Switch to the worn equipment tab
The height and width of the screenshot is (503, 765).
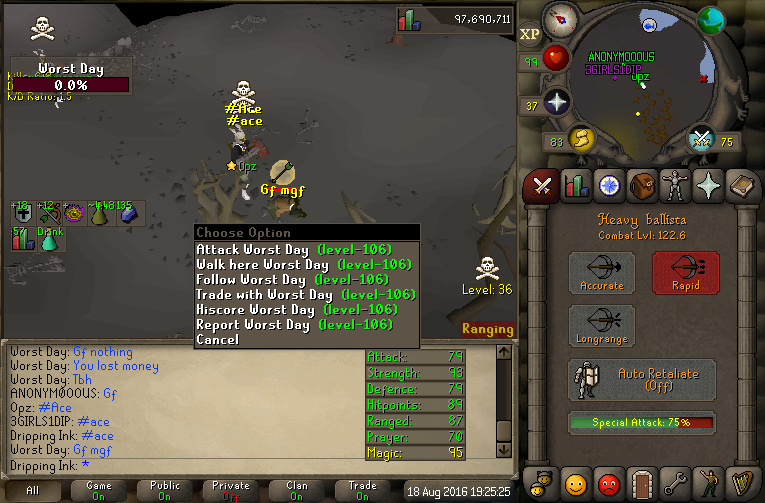point(677,186)
